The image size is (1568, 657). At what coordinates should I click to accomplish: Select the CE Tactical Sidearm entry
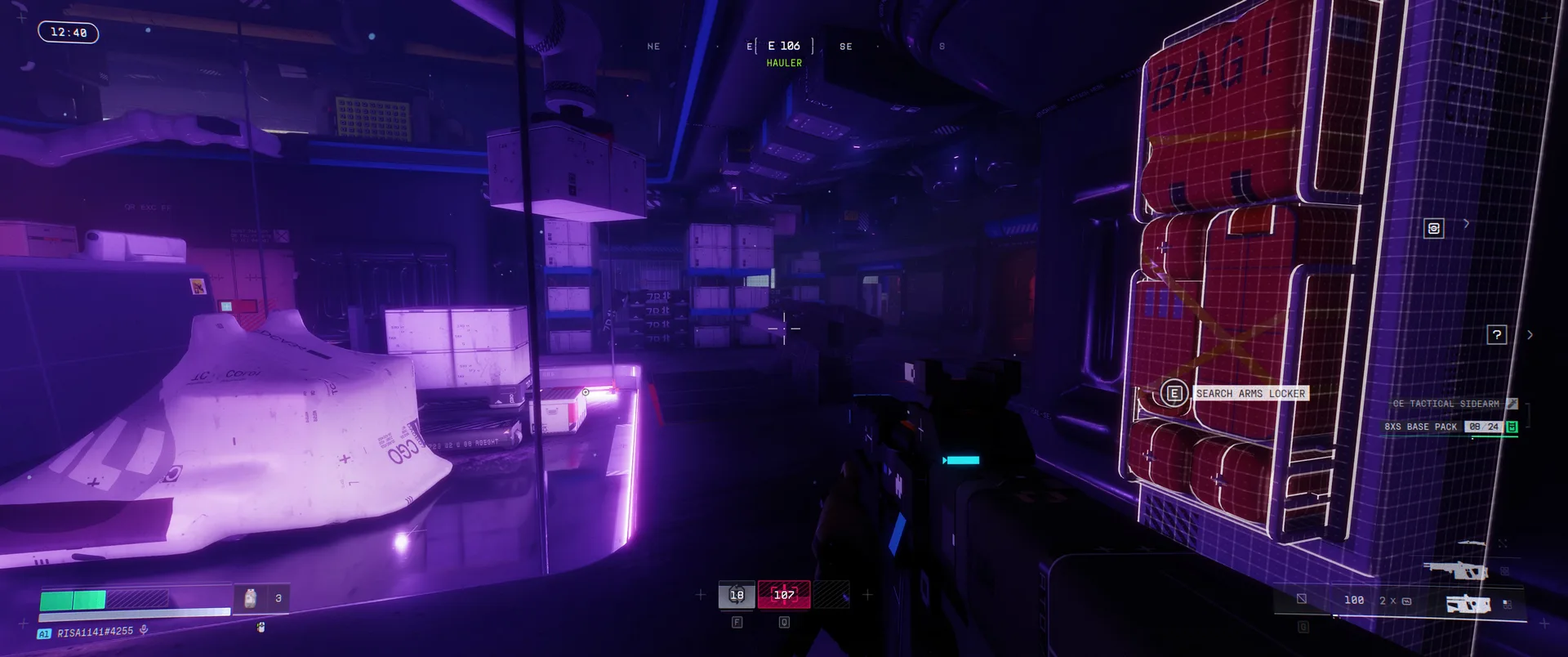point(1446,404)
